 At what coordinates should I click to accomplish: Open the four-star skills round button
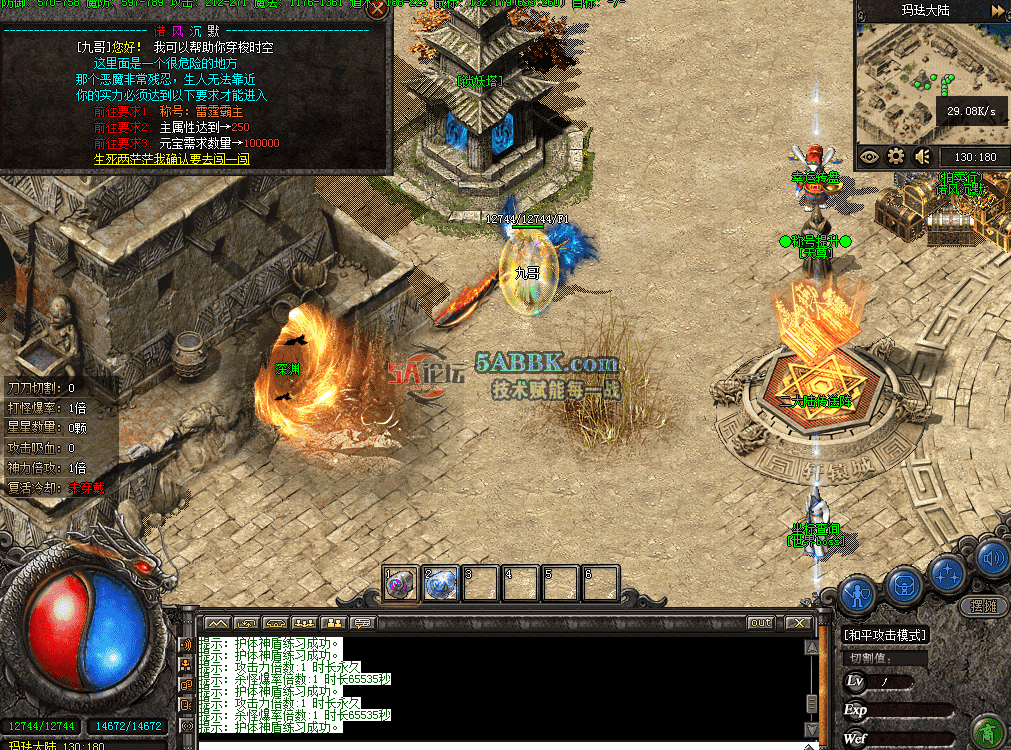coord(946,574)
